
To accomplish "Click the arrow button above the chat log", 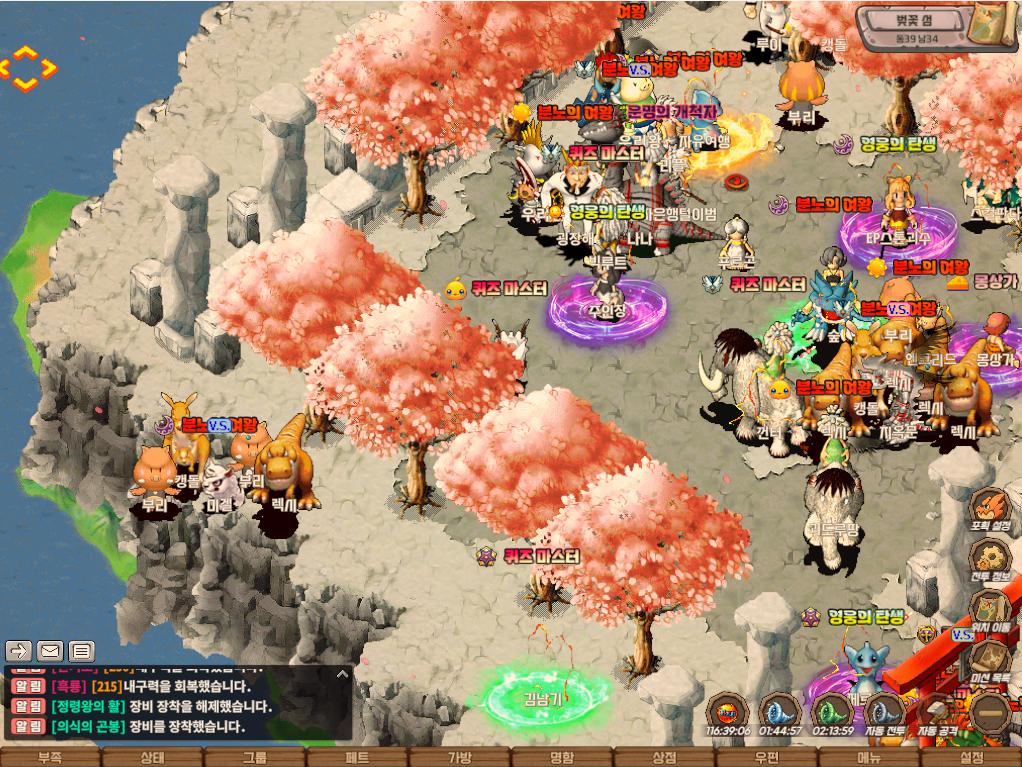I will pyautogui.click(x=19, y=651).
